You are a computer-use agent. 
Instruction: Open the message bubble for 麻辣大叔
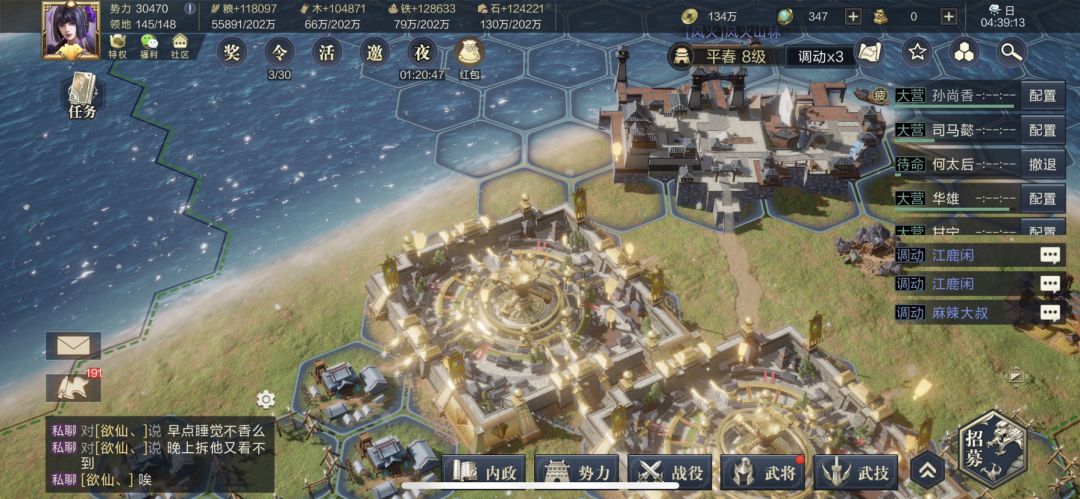pyautogui.click(x=1049, y=313)
